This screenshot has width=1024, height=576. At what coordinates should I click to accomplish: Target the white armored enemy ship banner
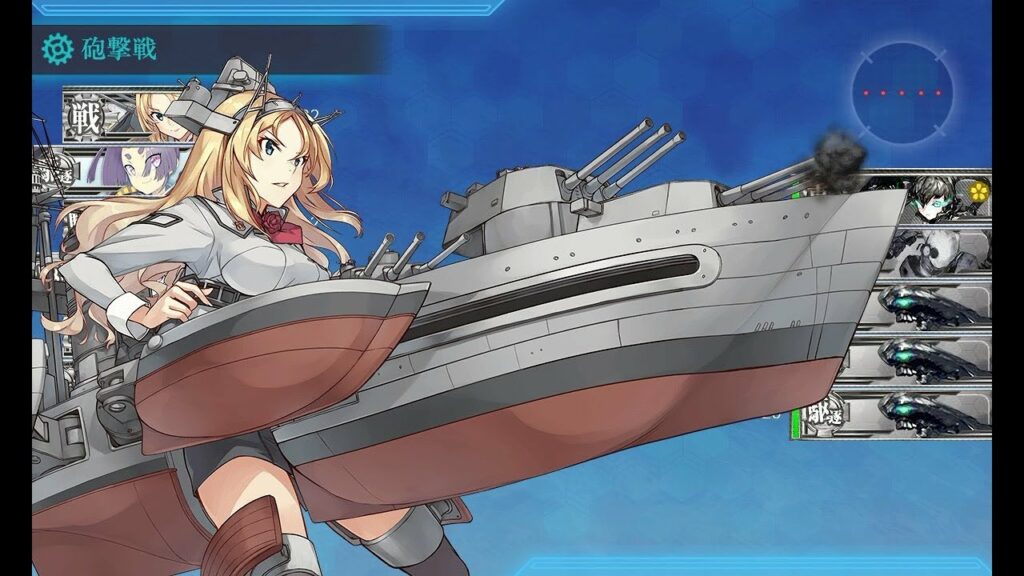935,249
